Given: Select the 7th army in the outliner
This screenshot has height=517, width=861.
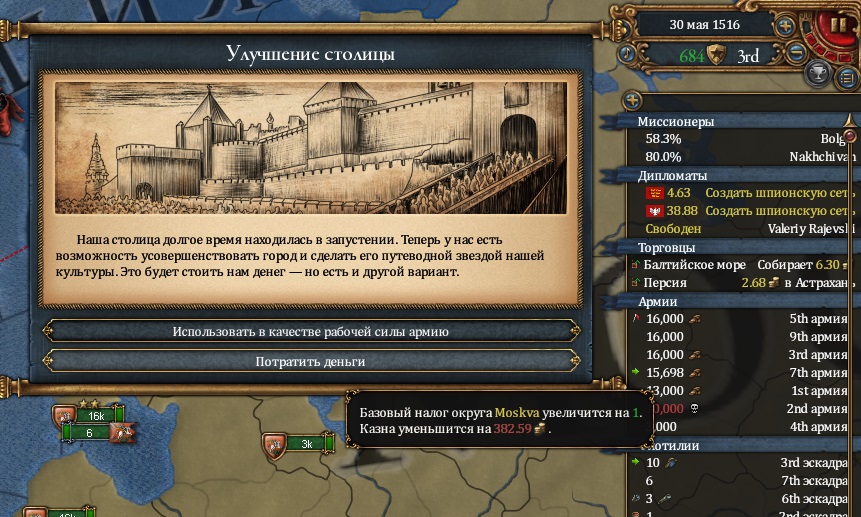Looking at the screenshot, I should click(x=740, y=373).
